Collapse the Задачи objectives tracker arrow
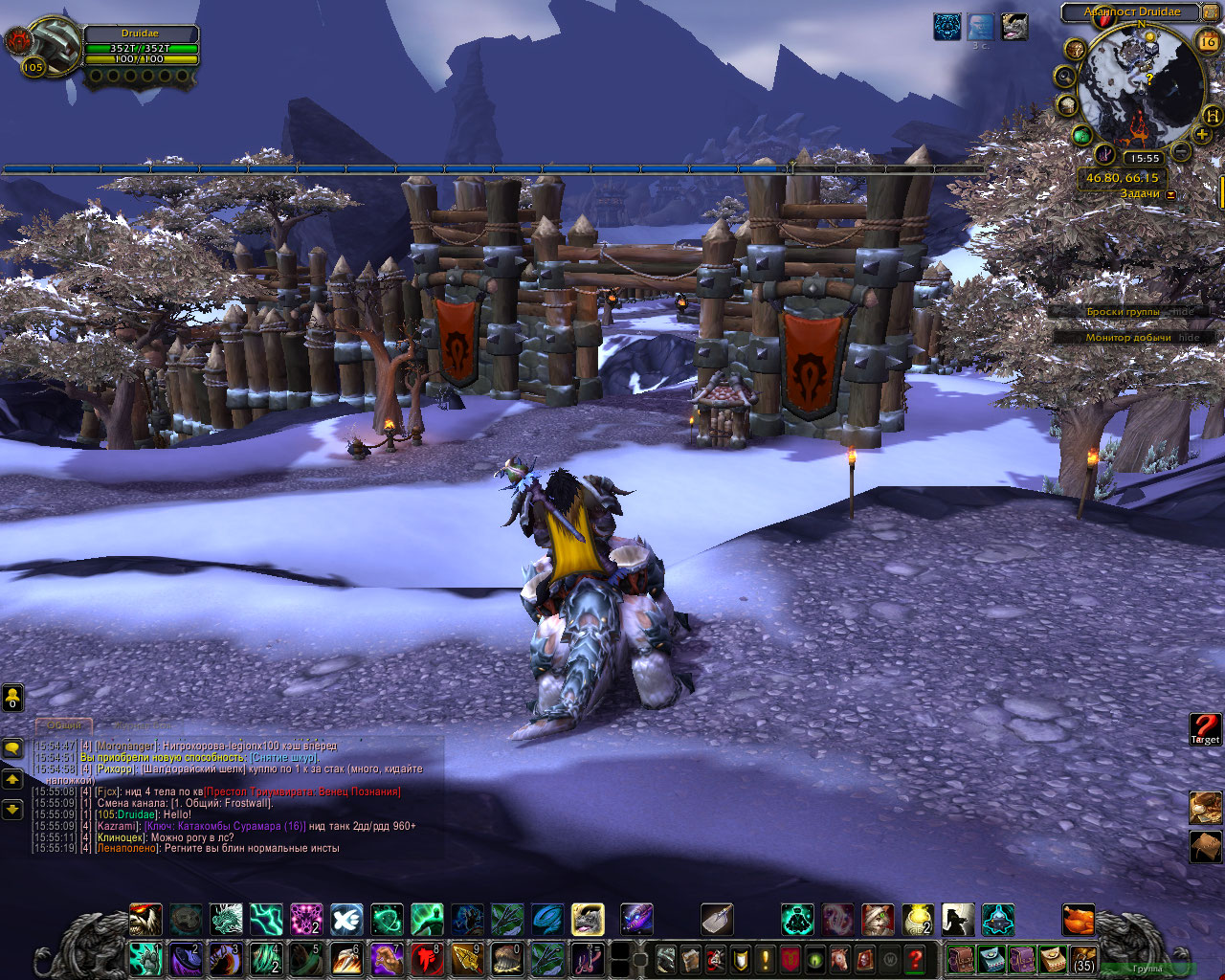The image size is (1225, 980). click(x=1170, y=194)
